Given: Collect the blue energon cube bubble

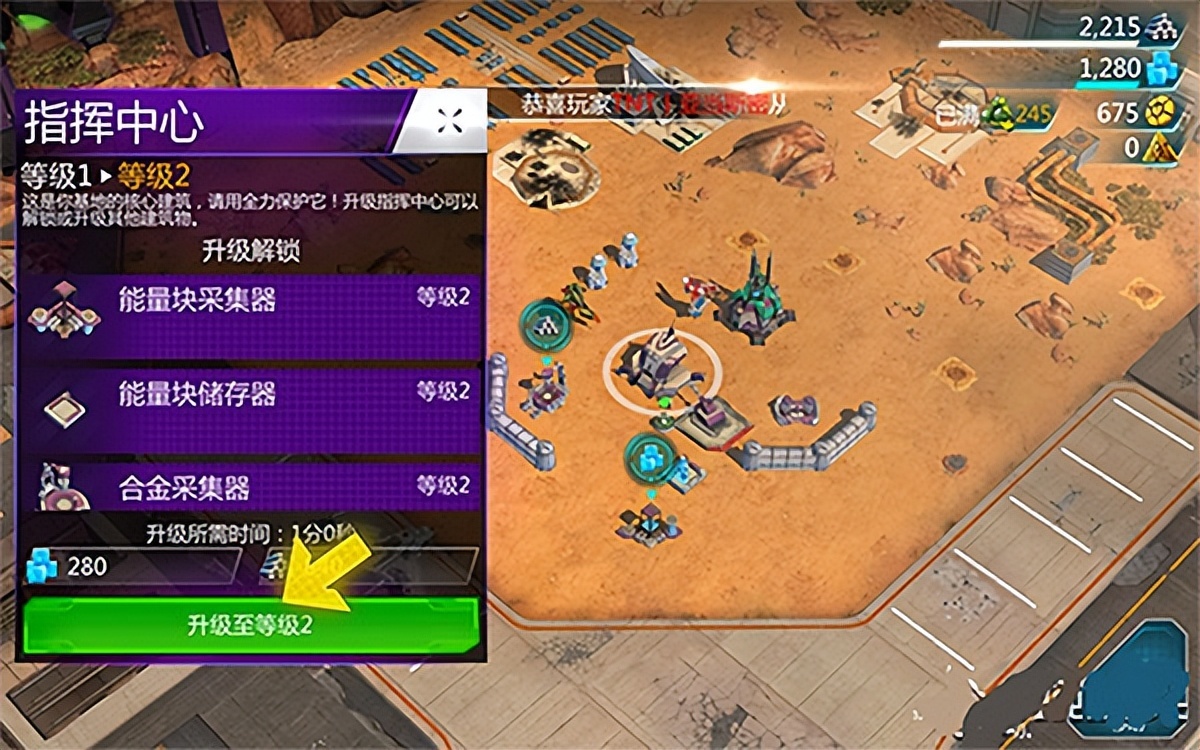Looking at the screenshot, I should 651,458.
